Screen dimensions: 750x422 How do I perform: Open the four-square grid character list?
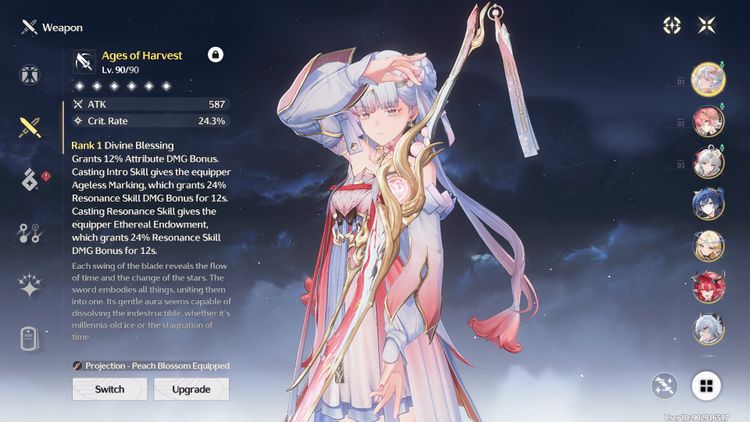(707, 385)
